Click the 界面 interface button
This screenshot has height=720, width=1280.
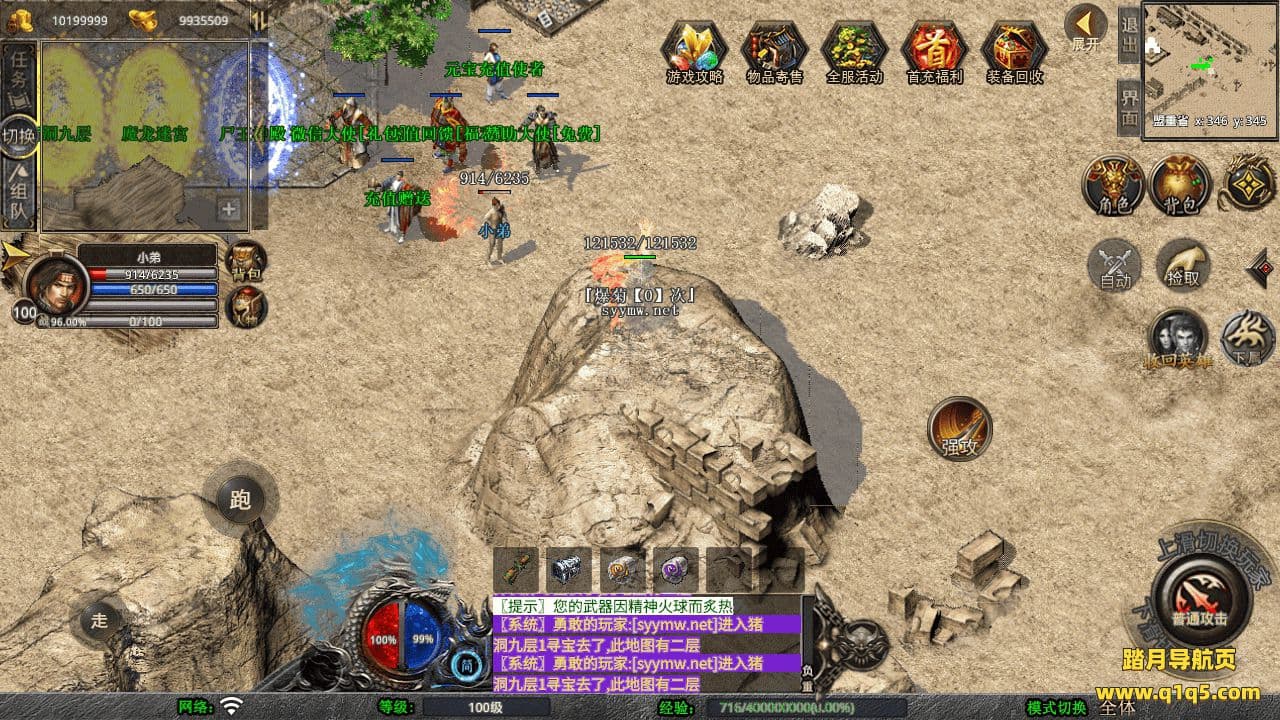click(1129, 108)
